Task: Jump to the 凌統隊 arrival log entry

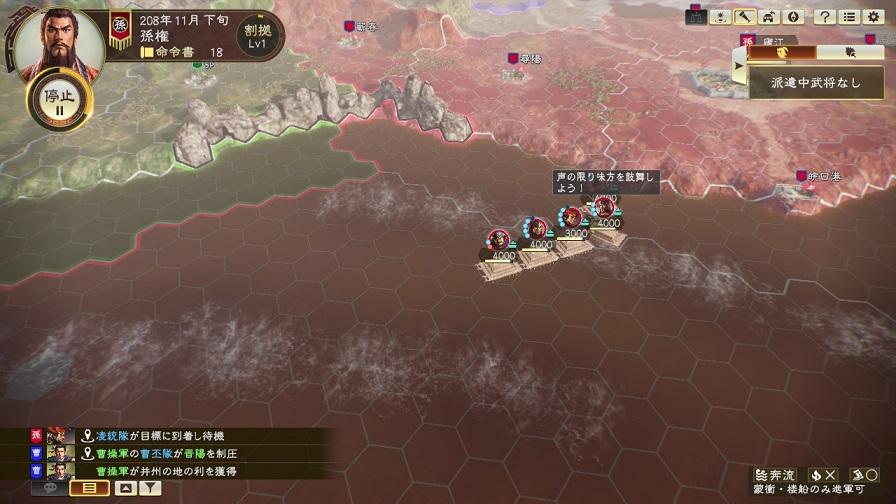Action: click(x=160, y=436)
